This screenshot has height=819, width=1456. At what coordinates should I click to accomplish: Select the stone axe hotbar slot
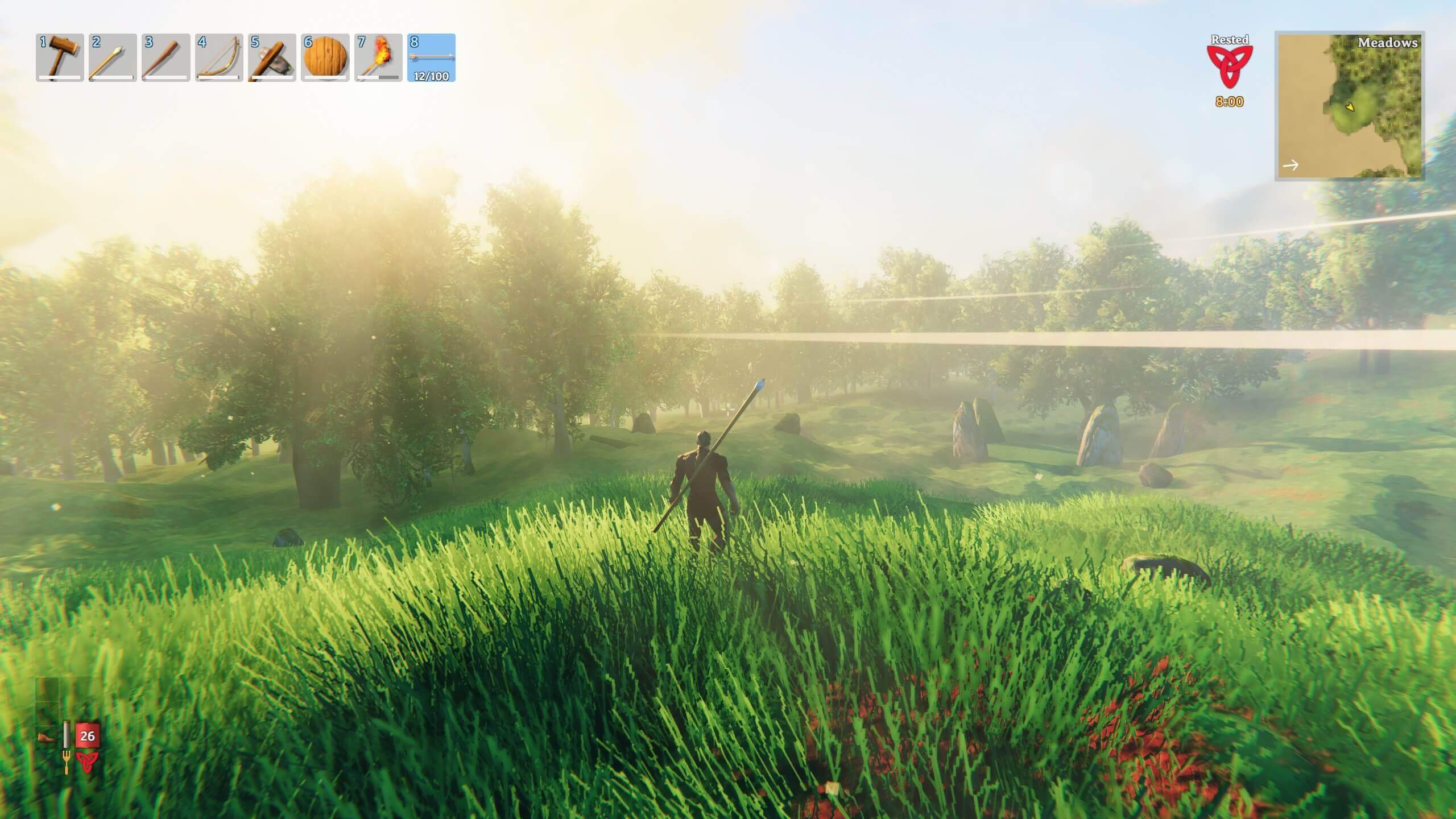272,57
